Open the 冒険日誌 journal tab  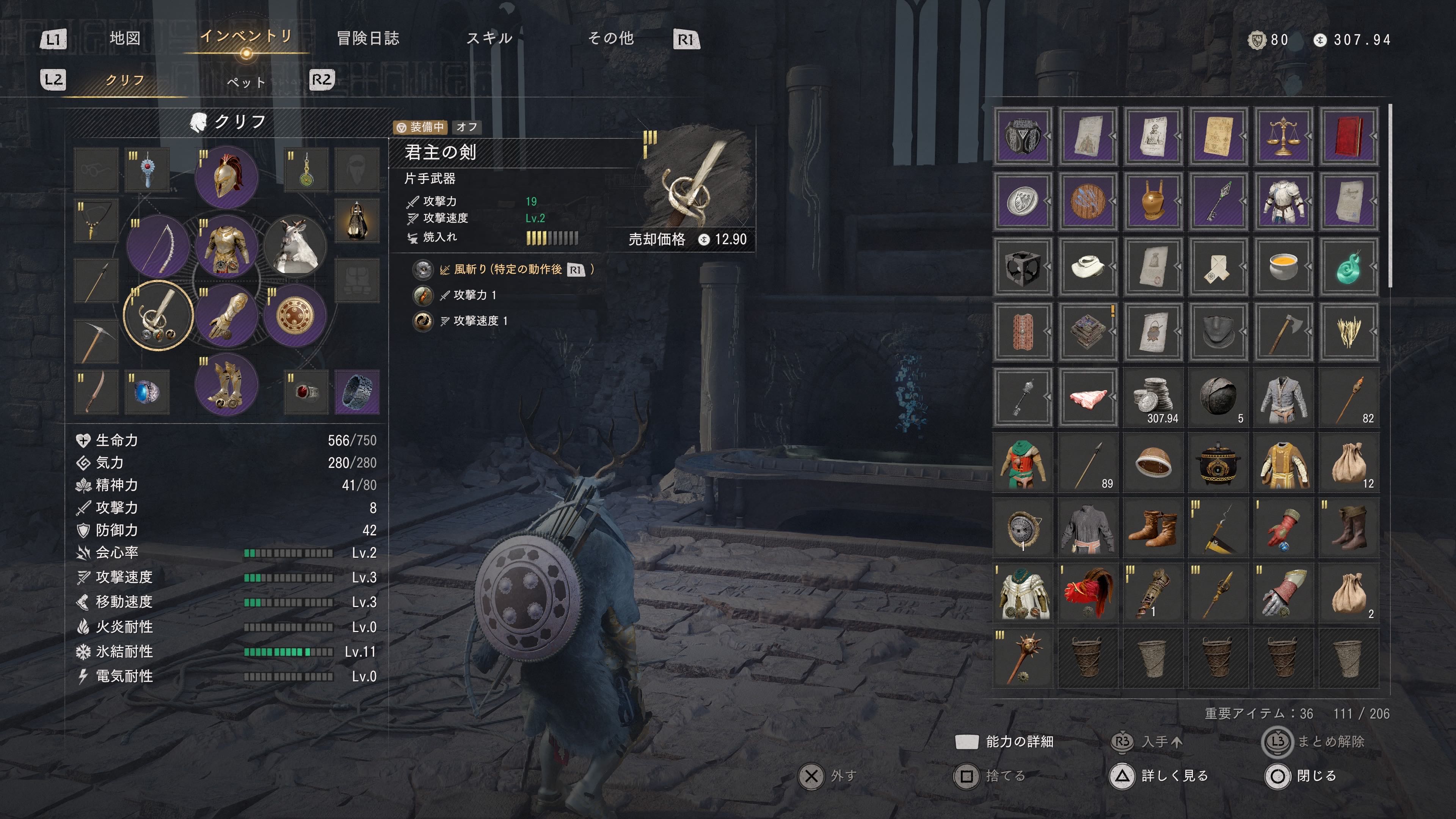pyautogui.click(x=368, y=38)
